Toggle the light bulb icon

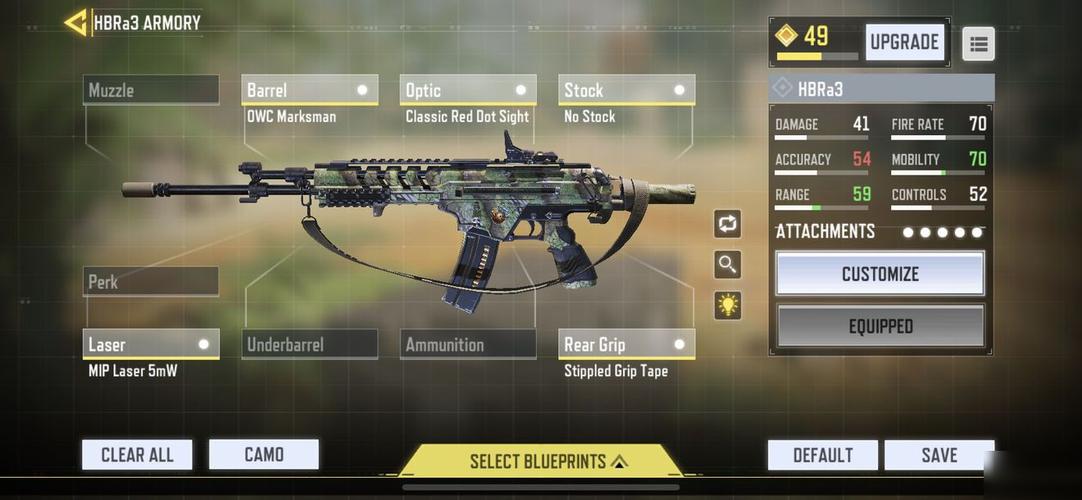coord(728,305)
